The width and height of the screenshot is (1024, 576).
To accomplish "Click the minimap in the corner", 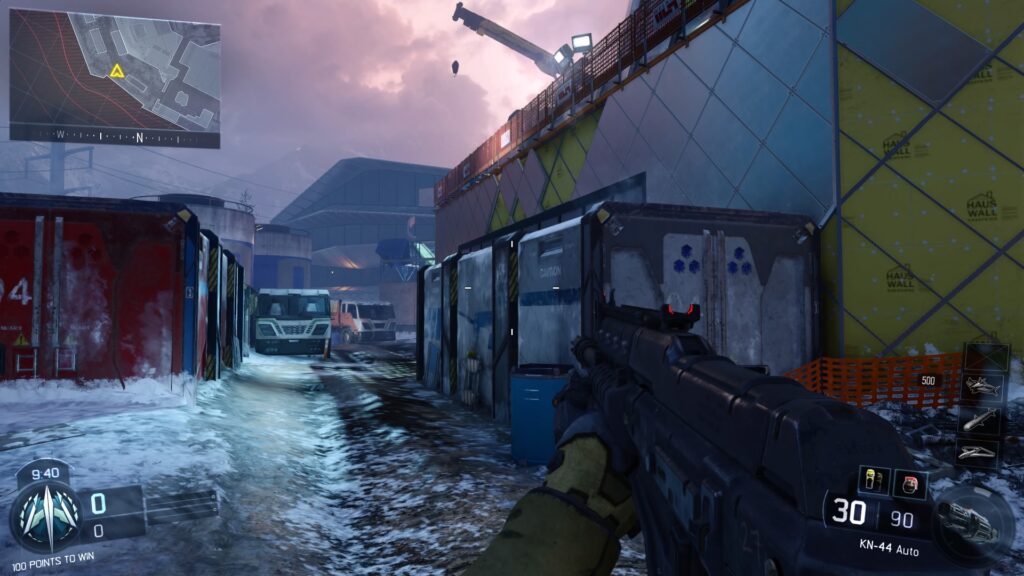I will [114, 68].
